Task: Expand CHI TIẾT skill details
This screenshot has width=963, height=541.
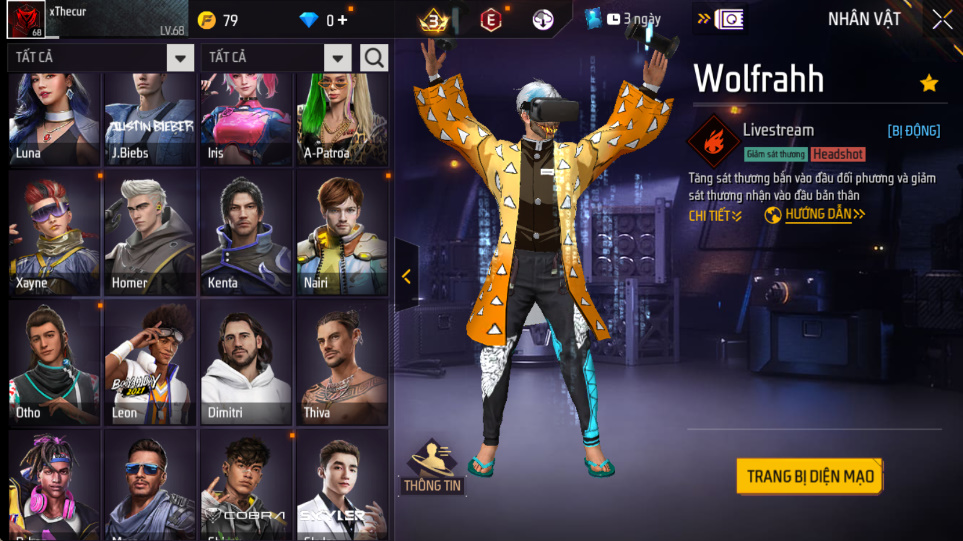Action: click(715, 215)
